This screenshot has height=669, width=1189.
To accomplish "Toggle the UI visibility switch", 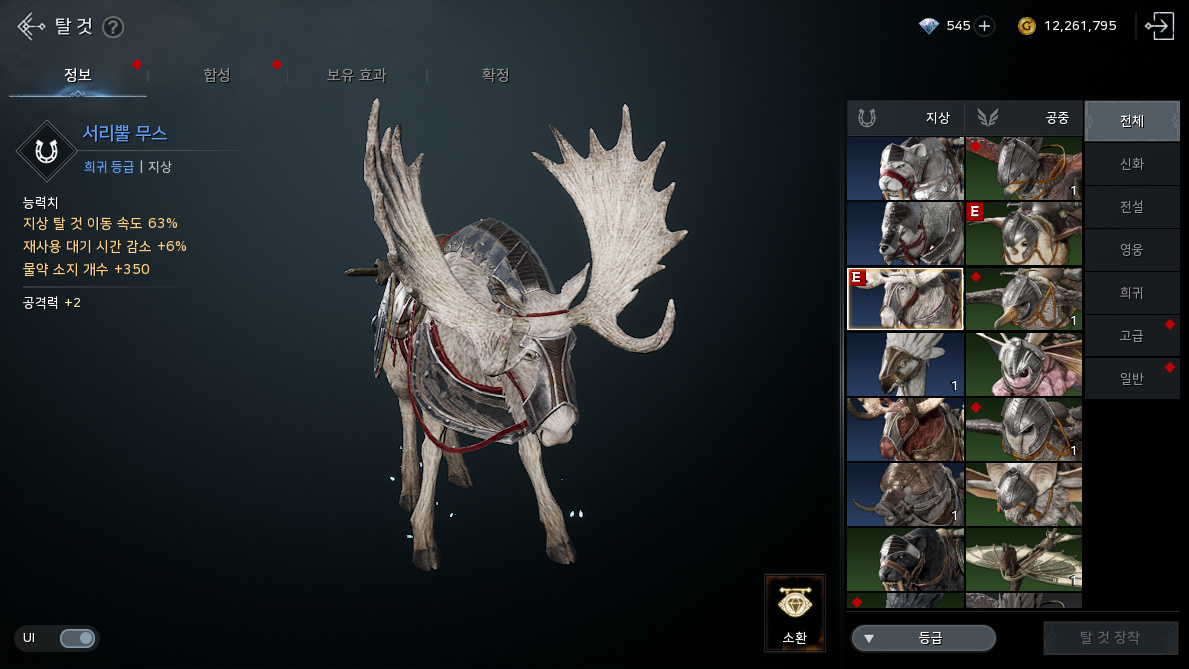I will click(x=77, y=638).
